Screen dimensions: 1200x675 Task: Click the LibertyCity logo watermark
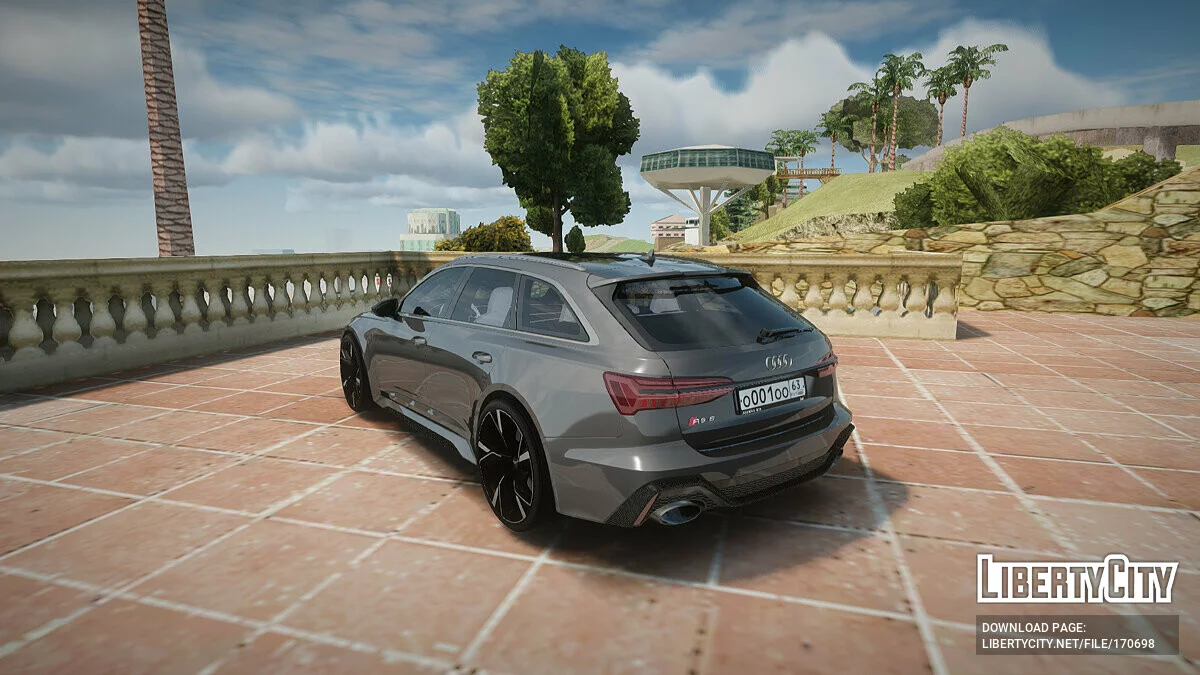[1076, 579]
